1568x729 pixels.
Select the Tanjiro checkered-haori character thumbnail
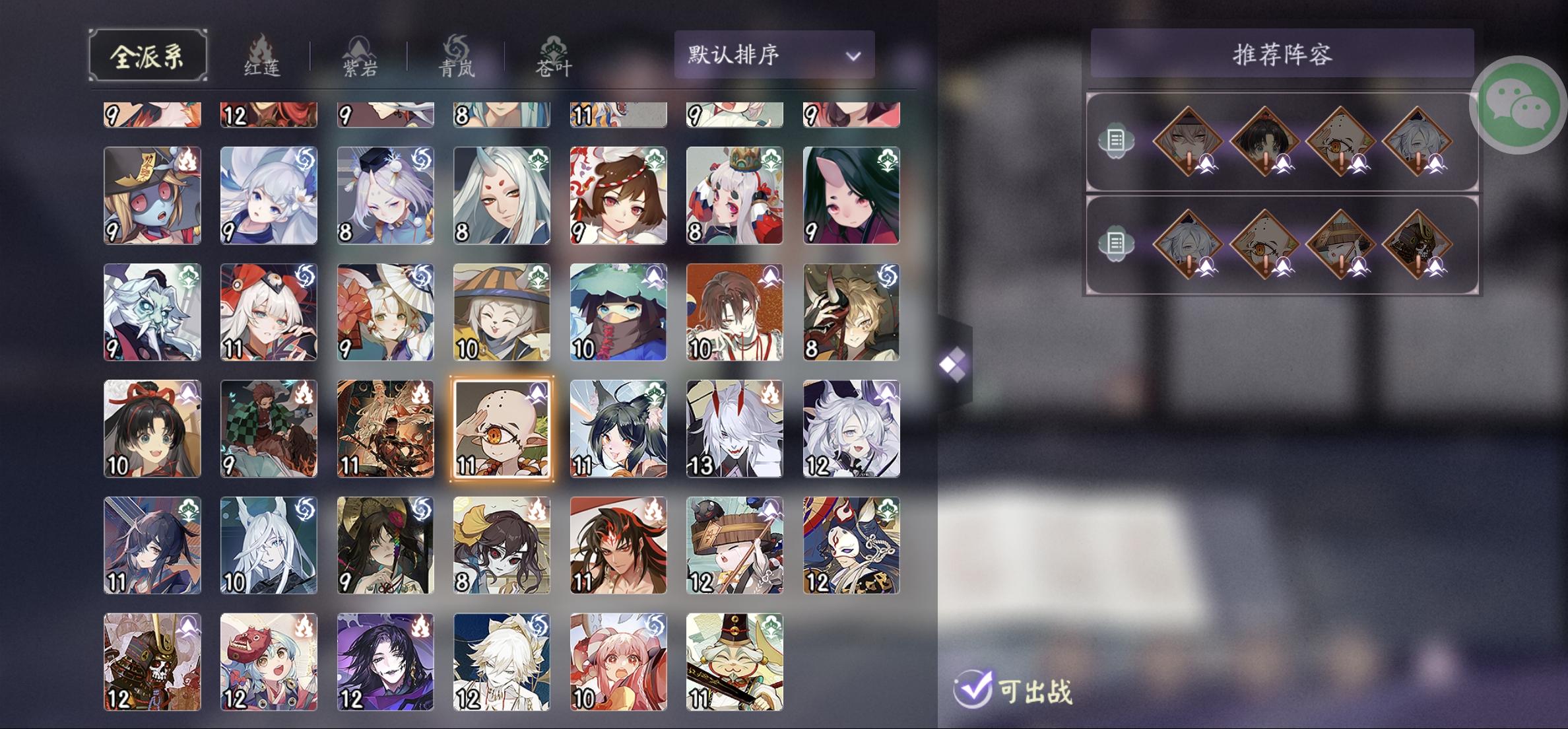269,429
